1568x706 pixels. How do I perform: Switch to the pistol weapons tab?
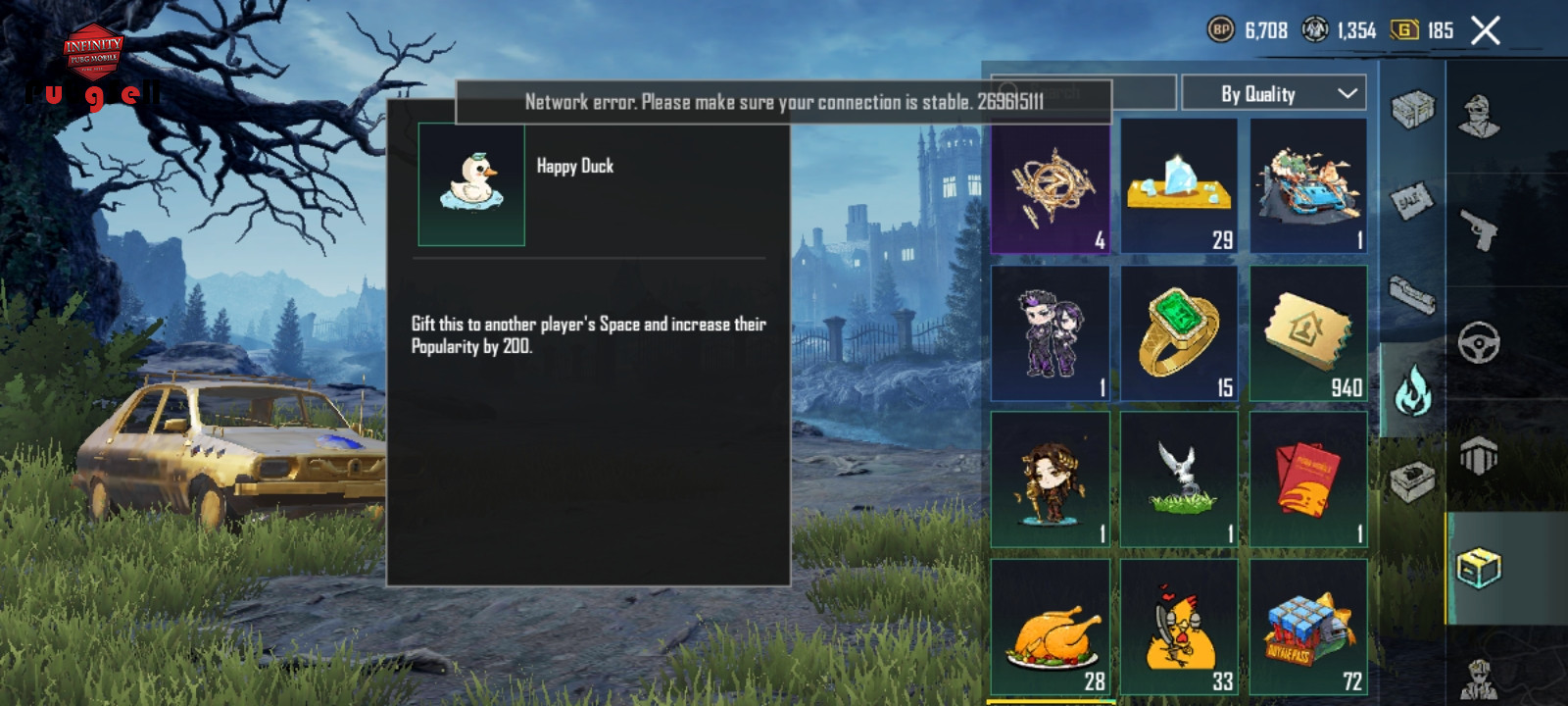point(1479,230)
